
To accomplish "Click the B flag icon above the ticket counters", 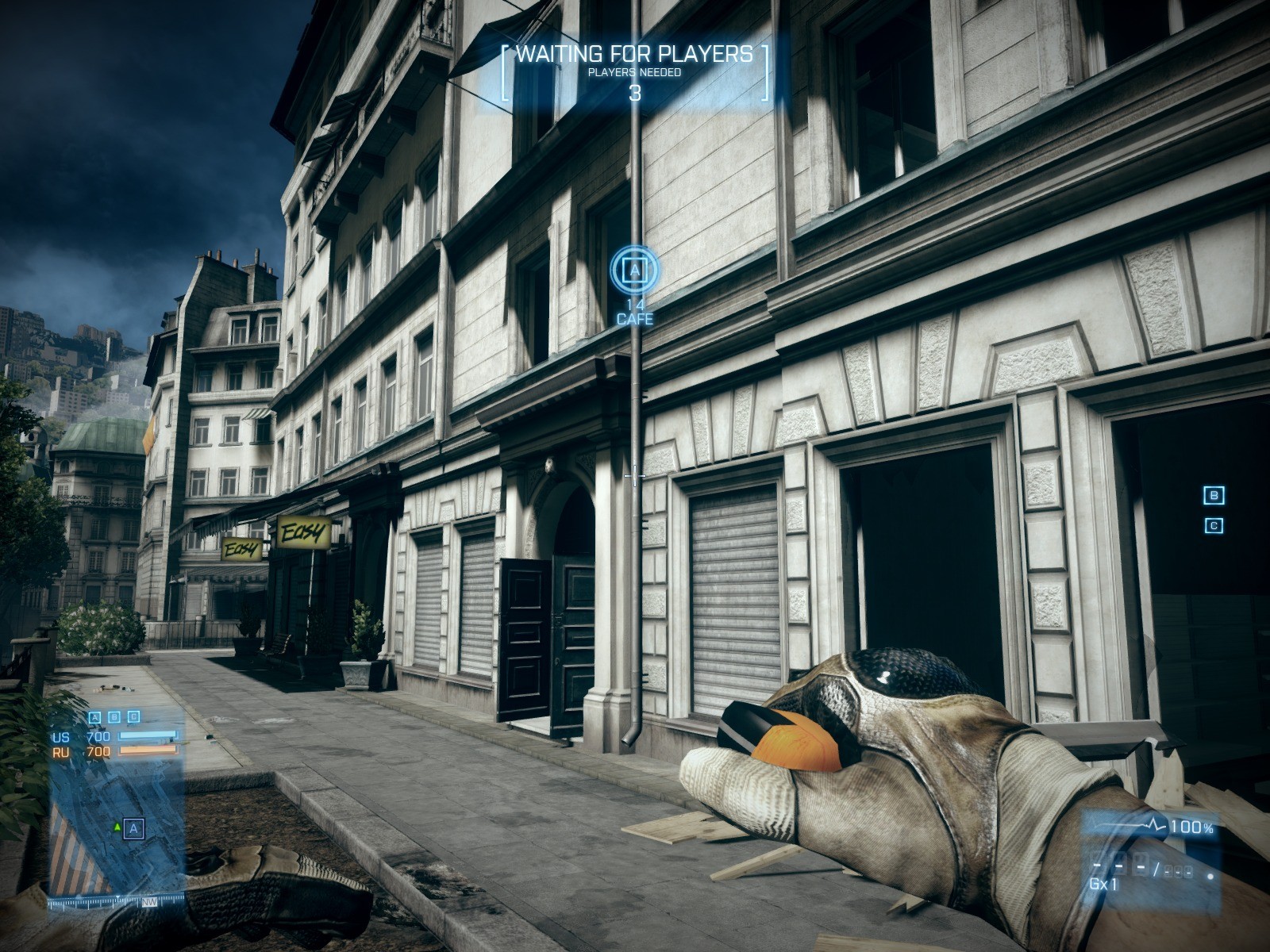I will pyautogui.click(x=114, y=716).
